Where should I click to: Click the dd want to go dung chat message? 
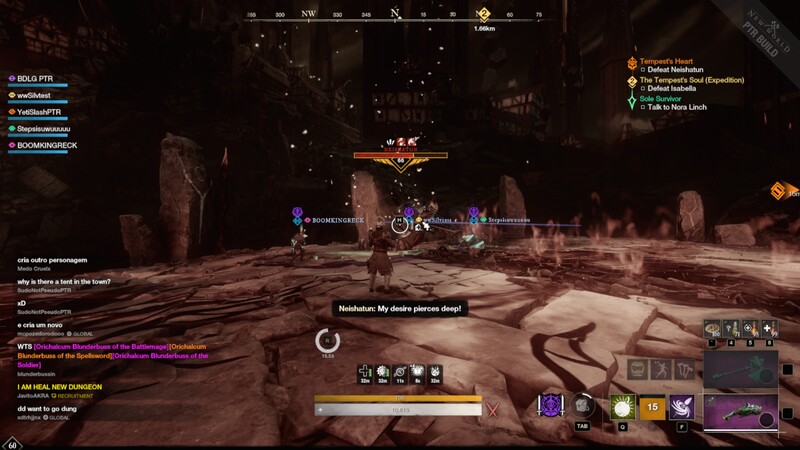coord(50,409)
